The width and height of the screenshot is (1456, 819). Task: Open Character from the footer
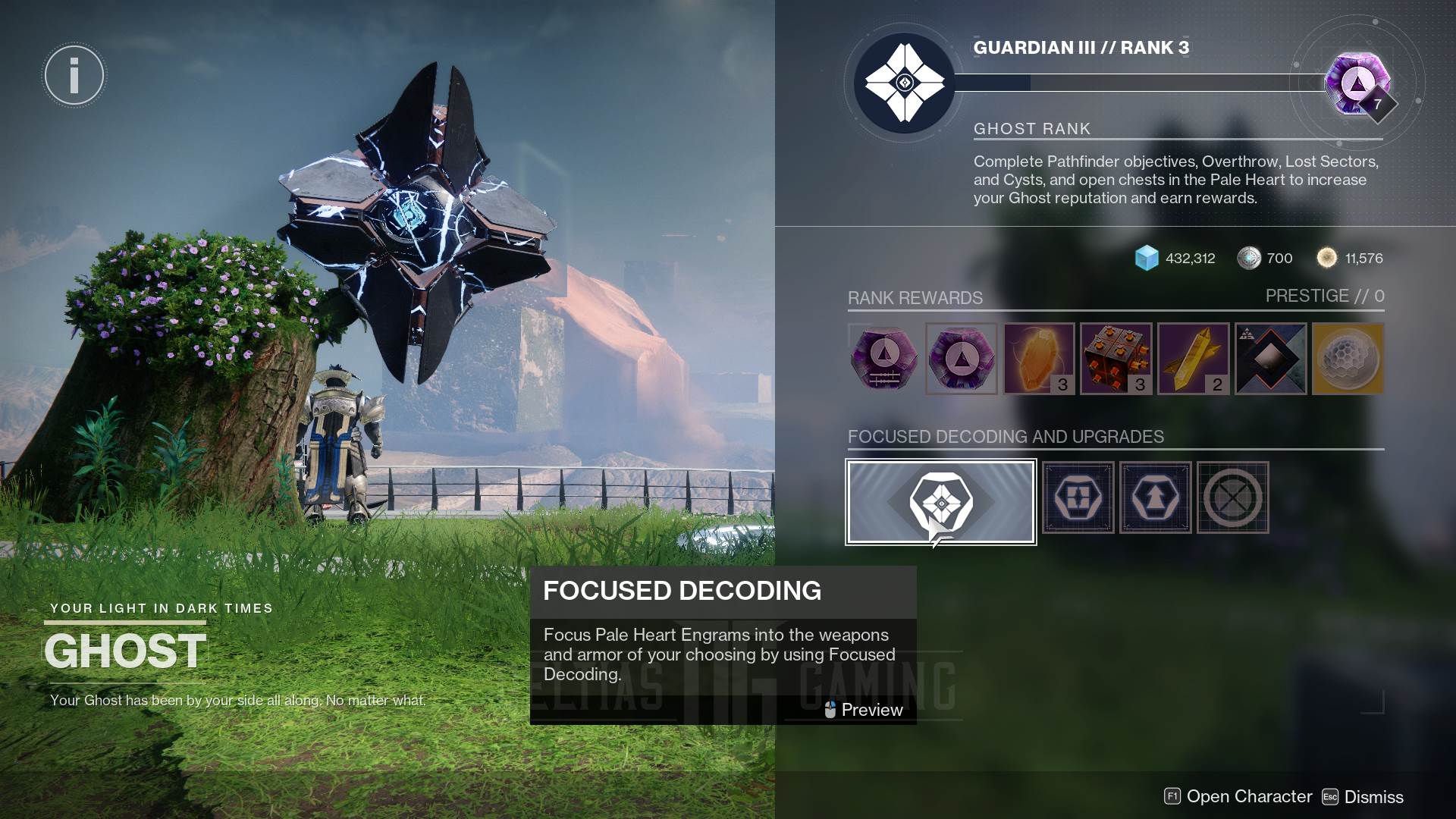(x=1238, y=797)
